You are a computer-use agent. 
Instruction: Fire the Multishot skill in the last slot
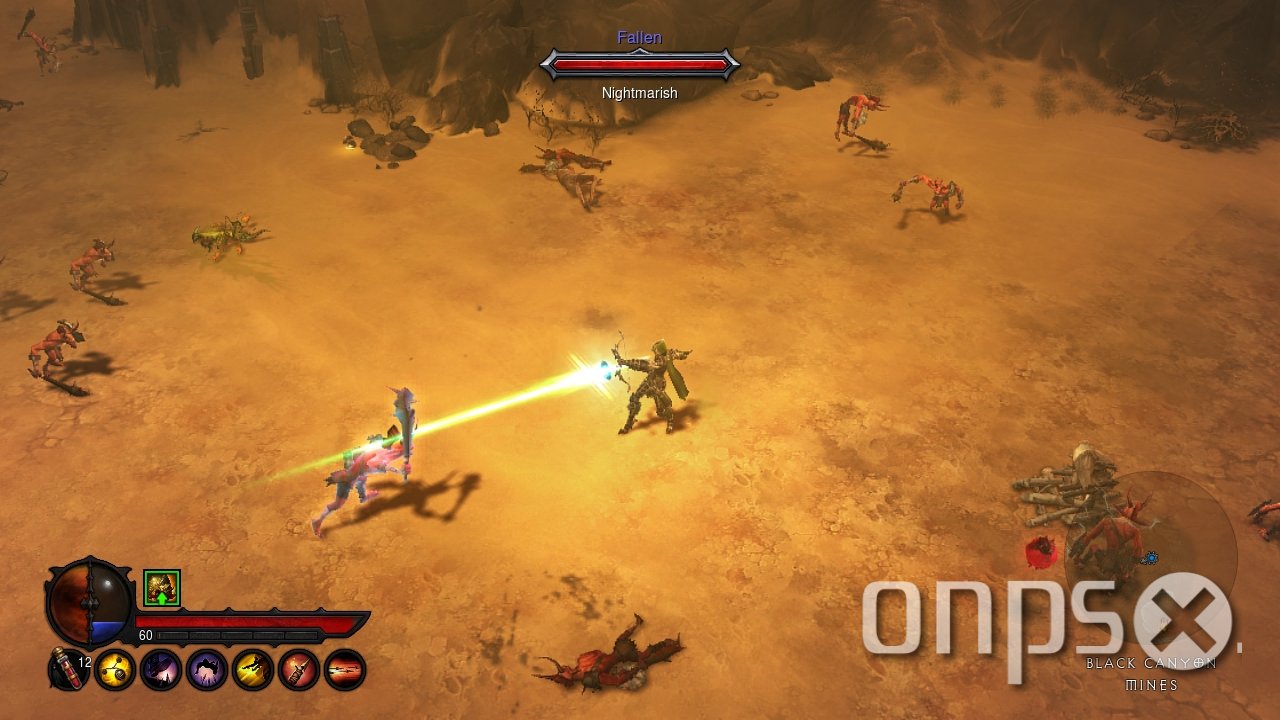pyautogui.click(x=342, y=670)
